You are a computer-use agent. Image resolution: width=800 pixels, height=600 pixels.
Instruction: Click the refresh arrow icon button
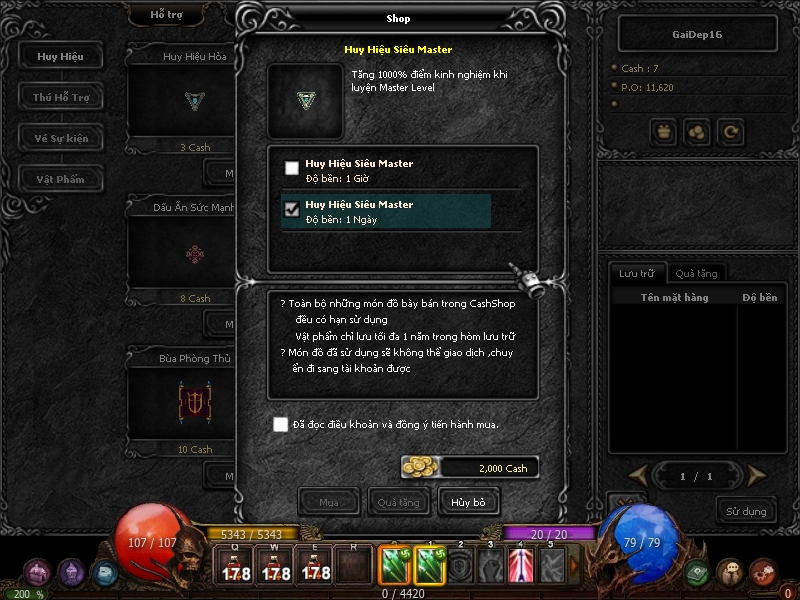point(730,130)
